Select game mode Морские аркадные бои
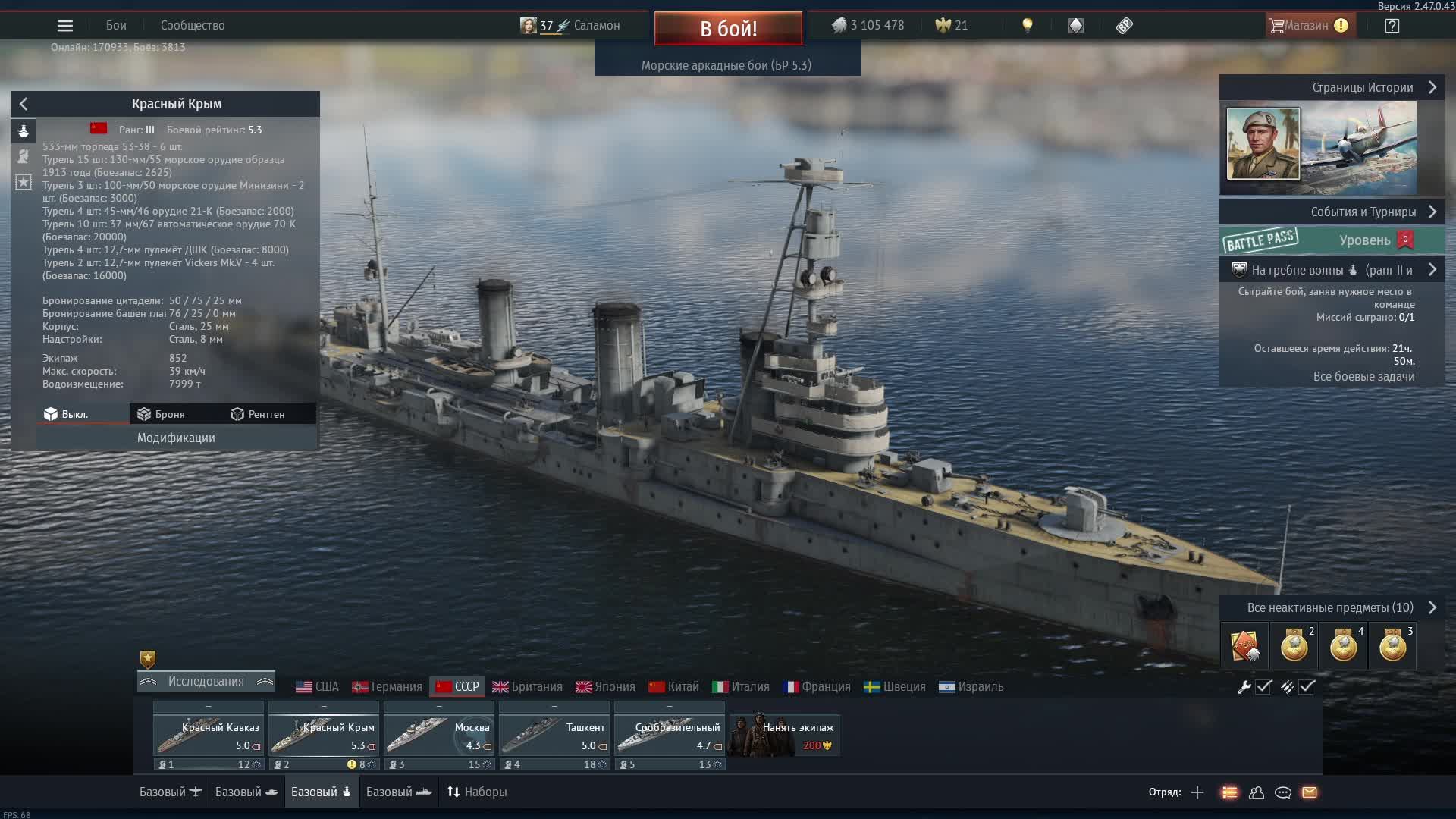1456x819 pixels. pos(726,65)
